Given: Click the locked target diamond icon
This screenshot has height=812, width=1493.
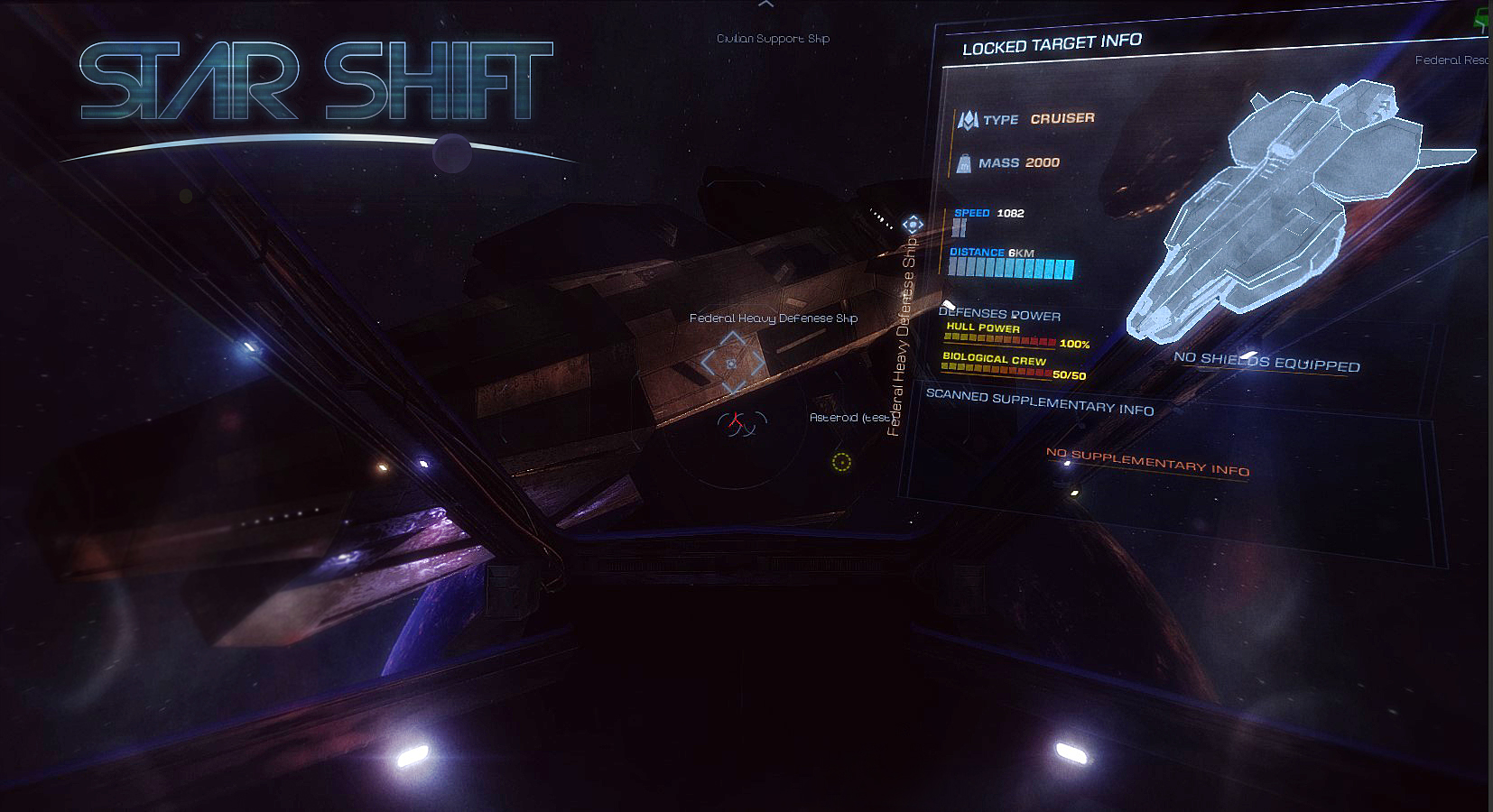Looking at the screenshot, I should pyautogui.click(x=913, y=224).
